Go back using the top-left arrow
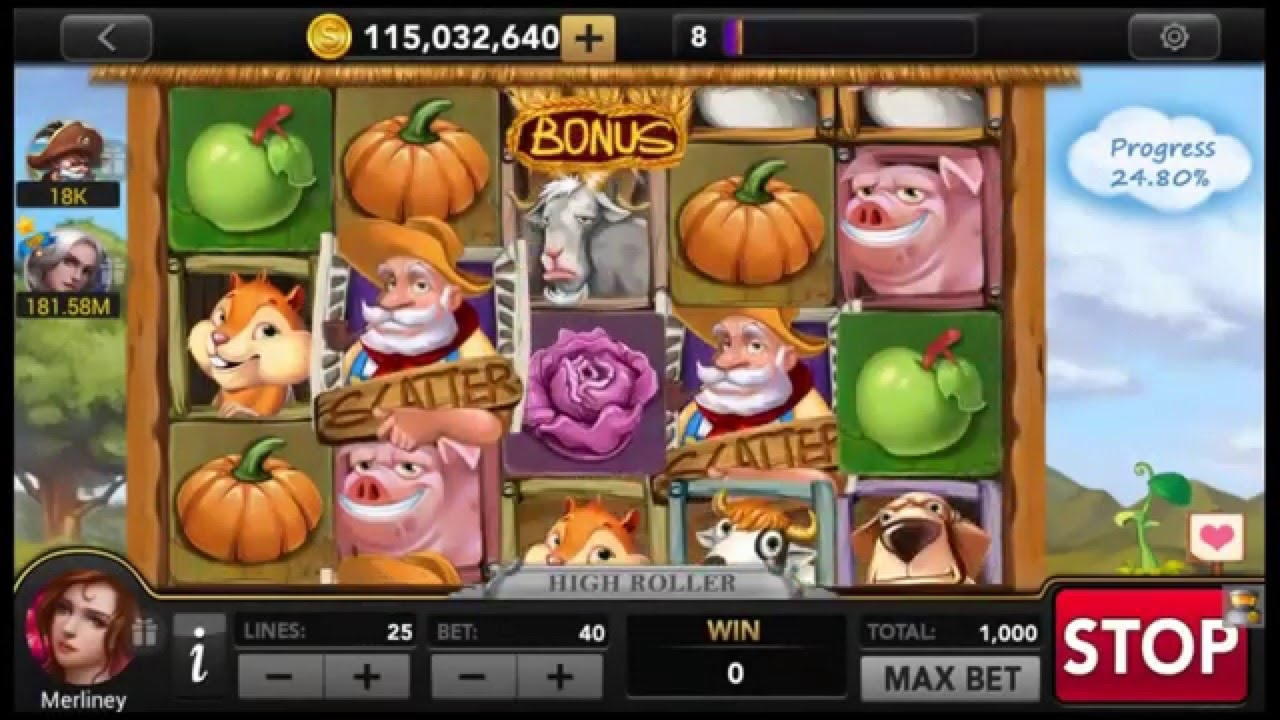This screenshot has height=720, width=1280. pos(106,38)
